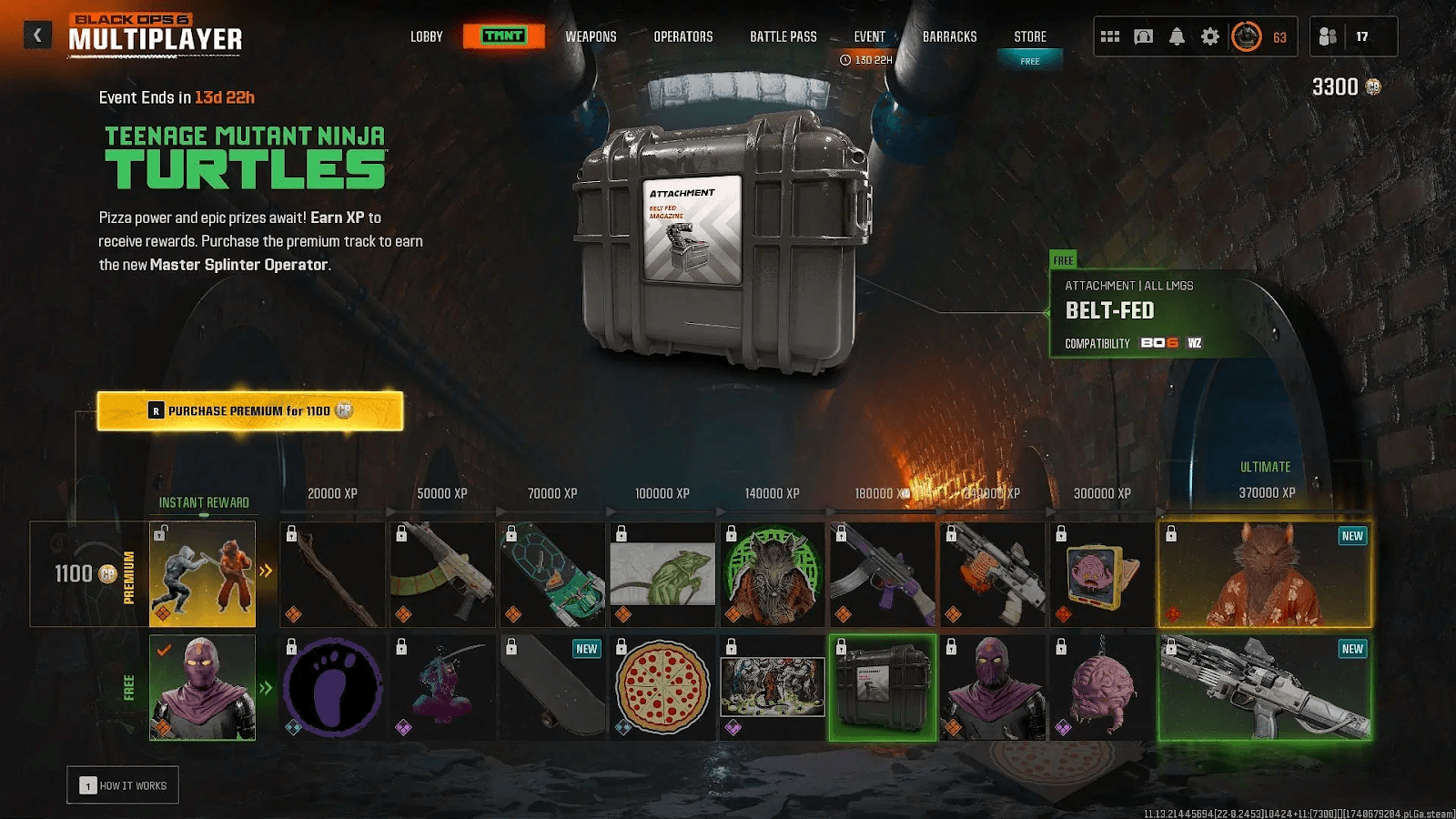Expand the premium track double-arrow chevron
The image size is (1456, 819).
tap(267, 571)
